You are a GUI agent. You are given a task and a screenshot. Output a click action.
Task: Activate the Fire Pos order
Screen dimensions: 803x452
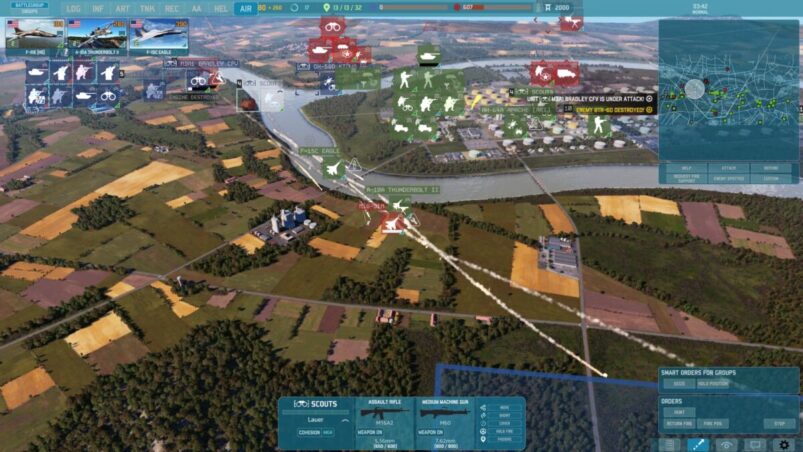(x=713, y=423)
